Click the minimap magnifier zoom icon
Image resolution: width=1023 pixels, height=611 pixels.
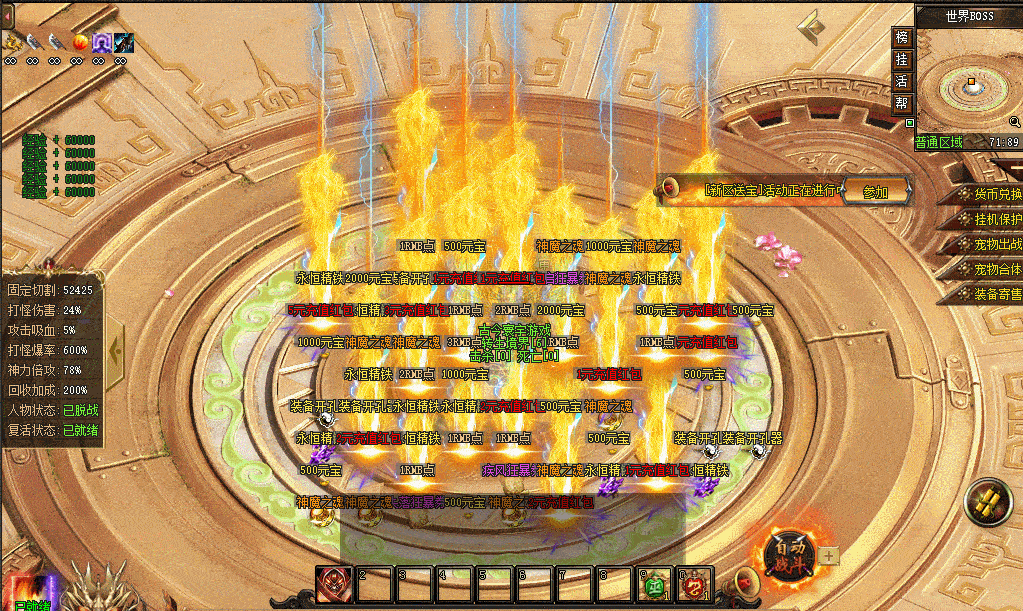click(1015, 121)
